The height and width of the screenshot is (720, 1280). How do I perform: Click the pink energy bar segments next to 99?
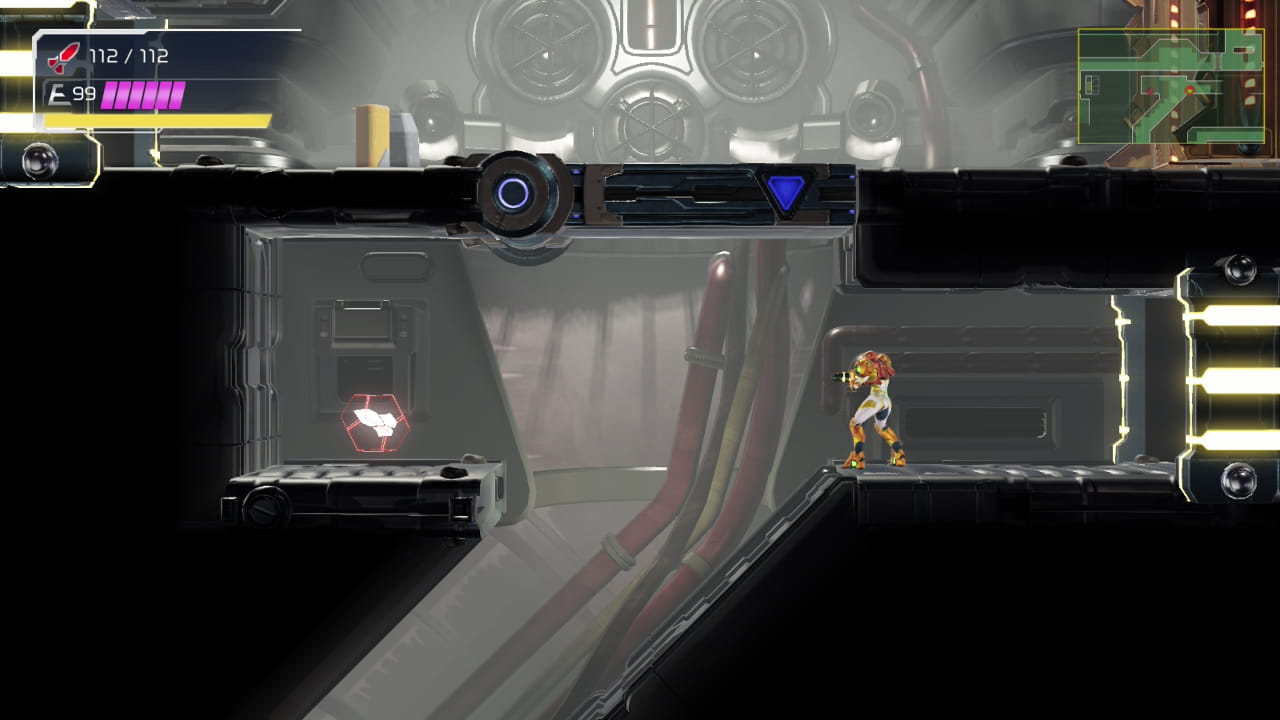(145, 93)
